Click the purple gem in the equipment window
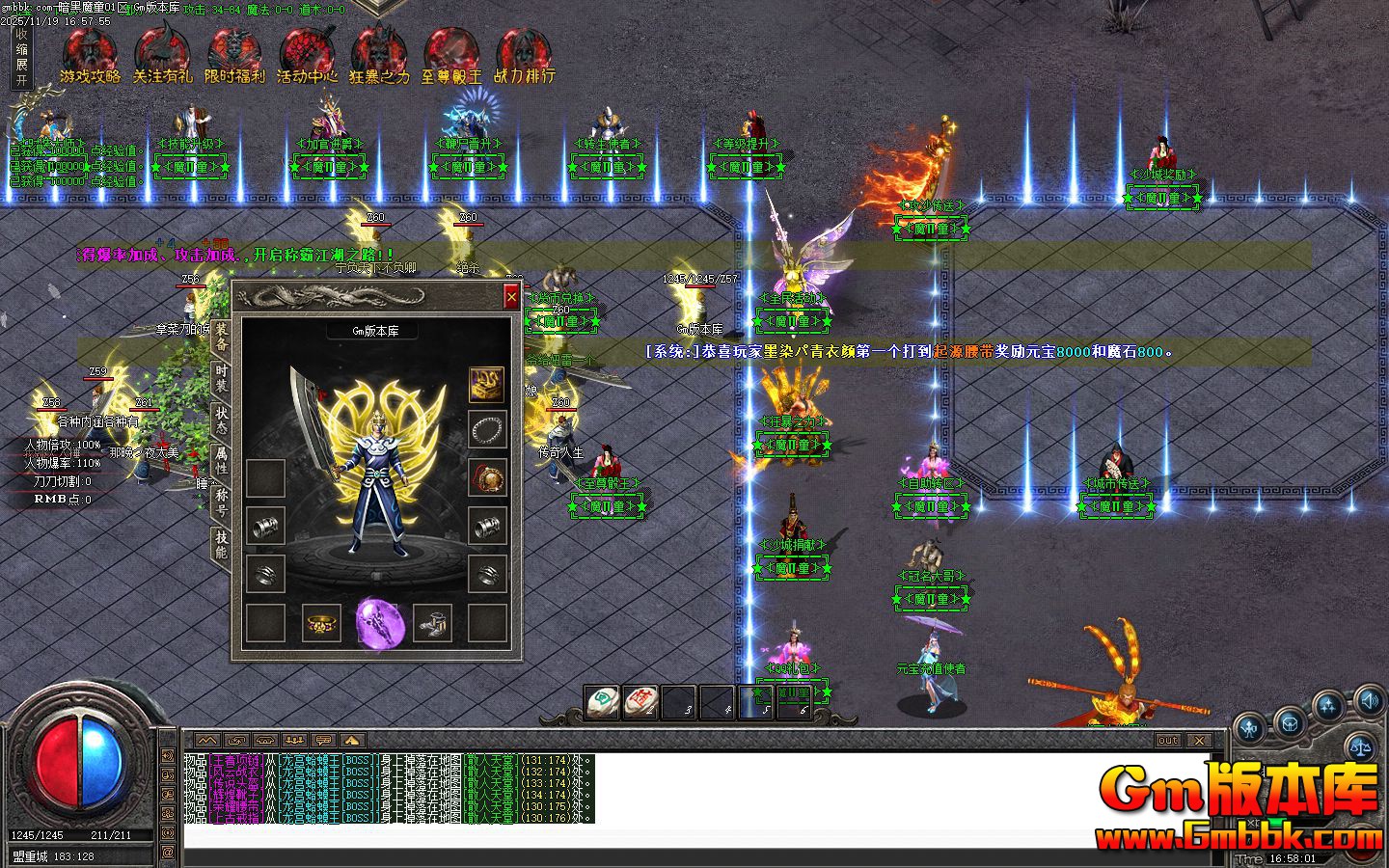1389x868 pixels. coord(378,625)
